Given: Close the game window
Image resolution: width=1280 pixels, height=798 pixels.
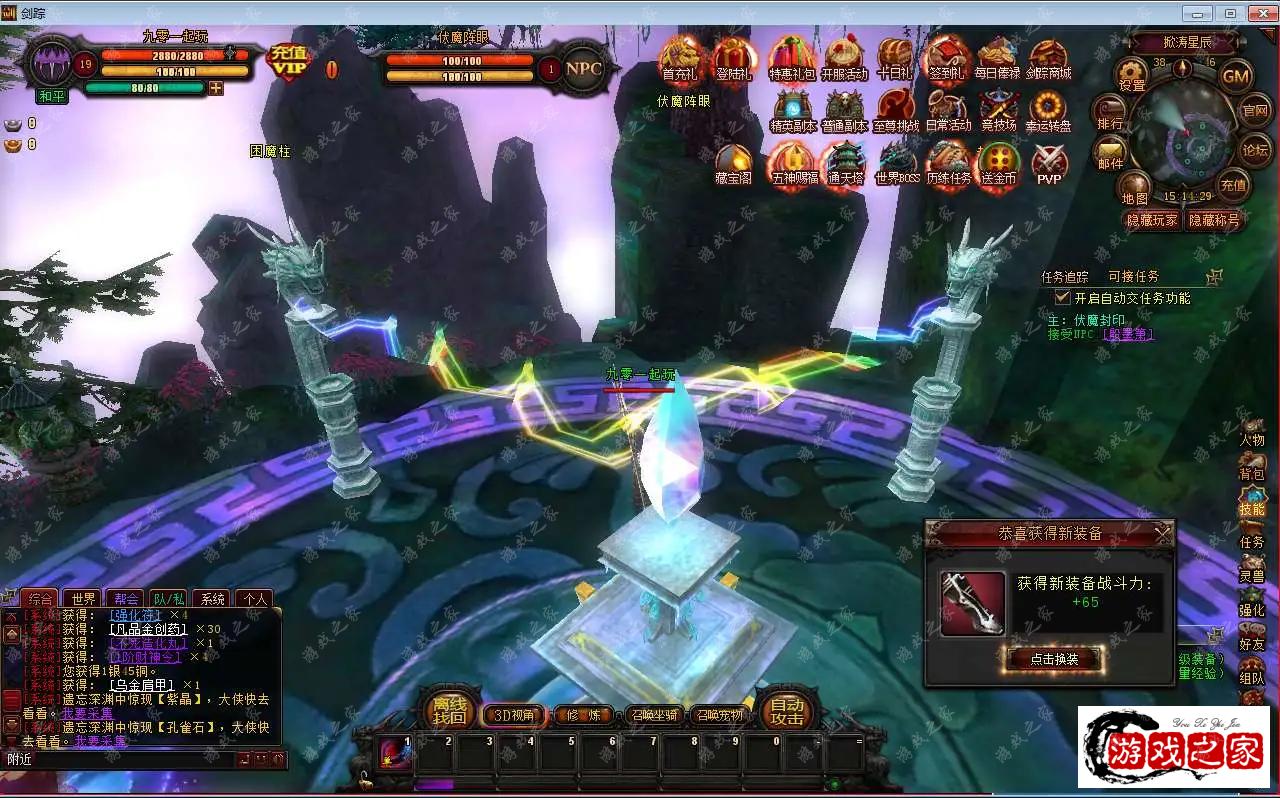Looking at the screenshot, I should tap(1259, 13).
